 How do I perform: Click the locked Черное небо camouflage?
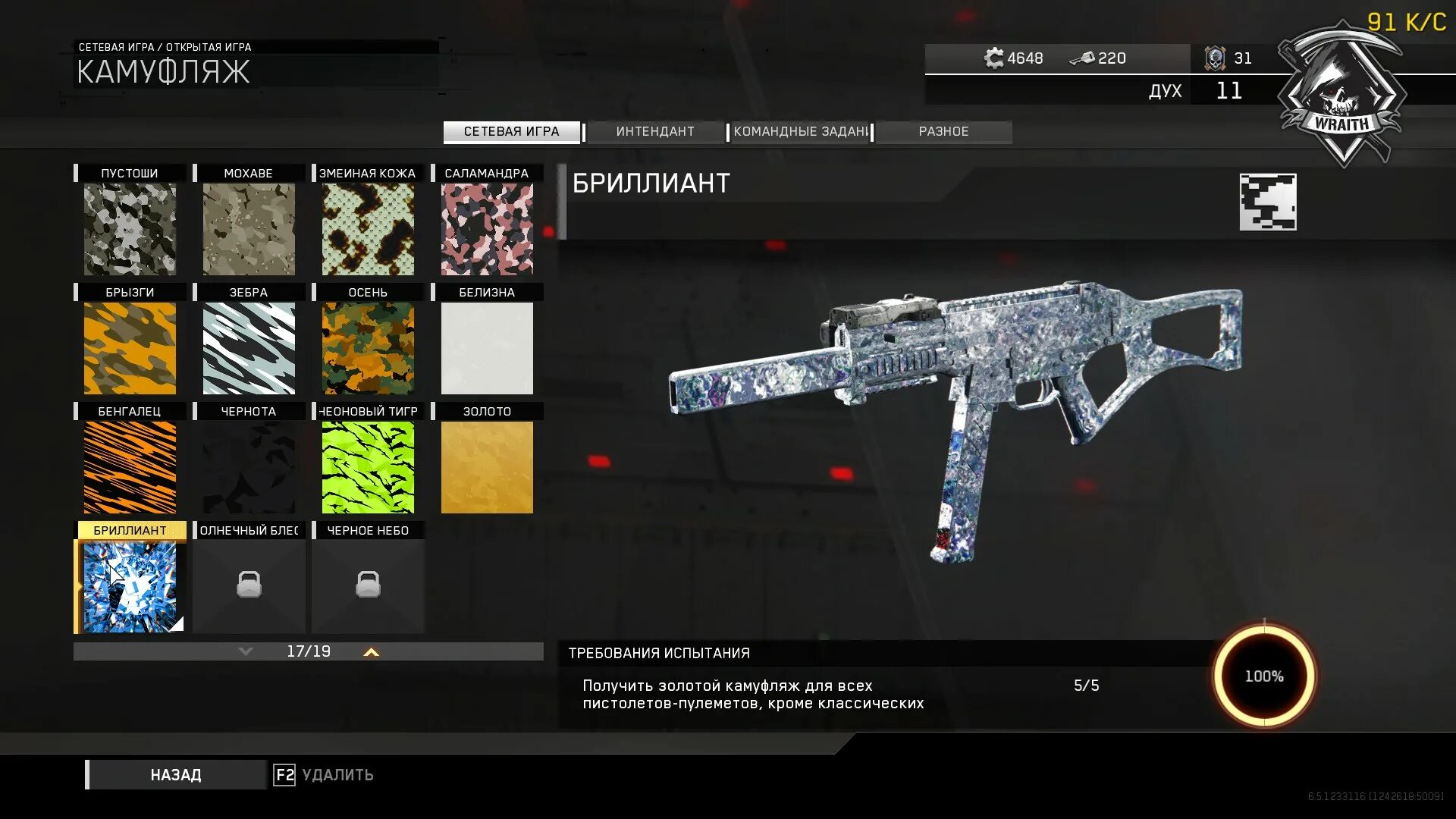point(368,585)
